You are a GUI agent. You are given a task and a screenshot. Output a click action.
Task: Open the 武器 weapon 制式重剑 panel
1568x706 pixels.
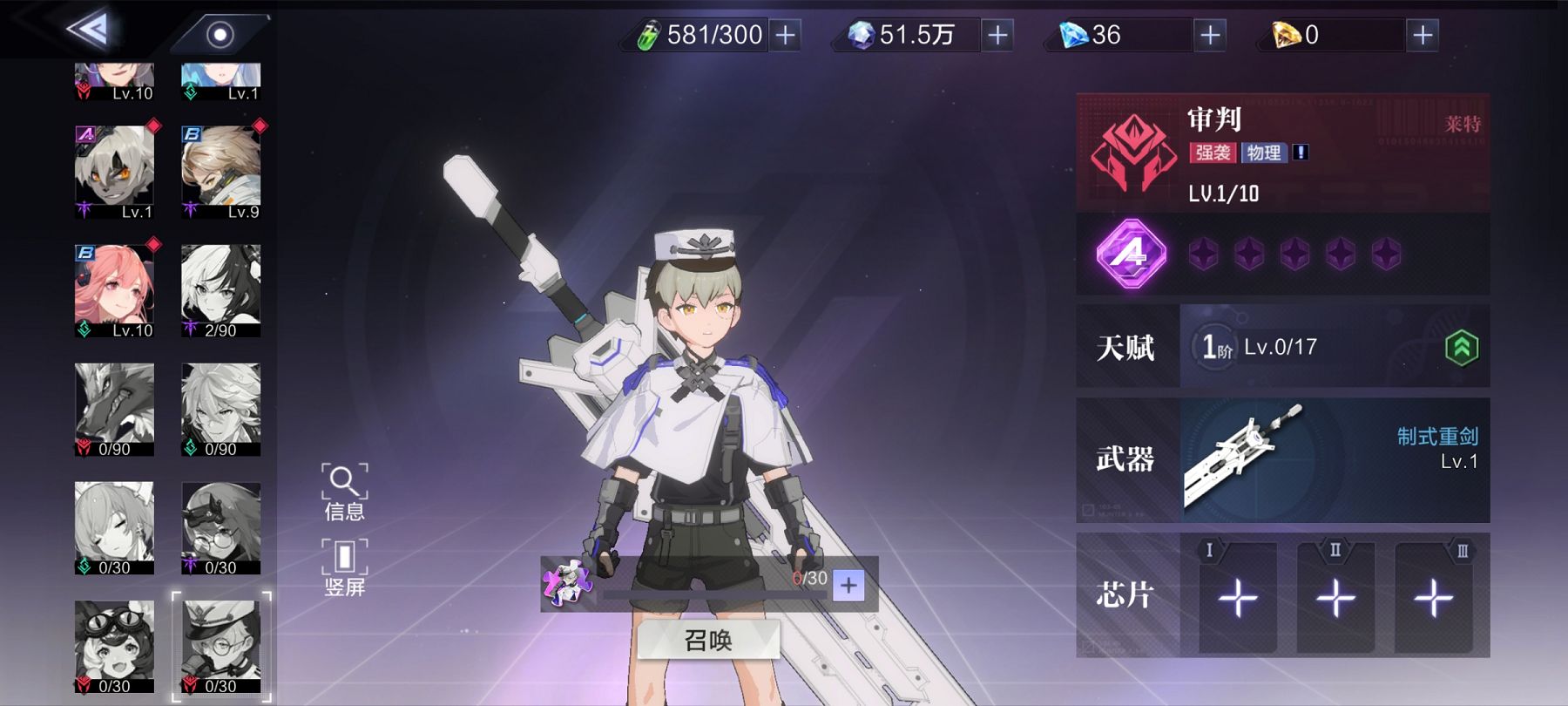[x=1282, y=460]
